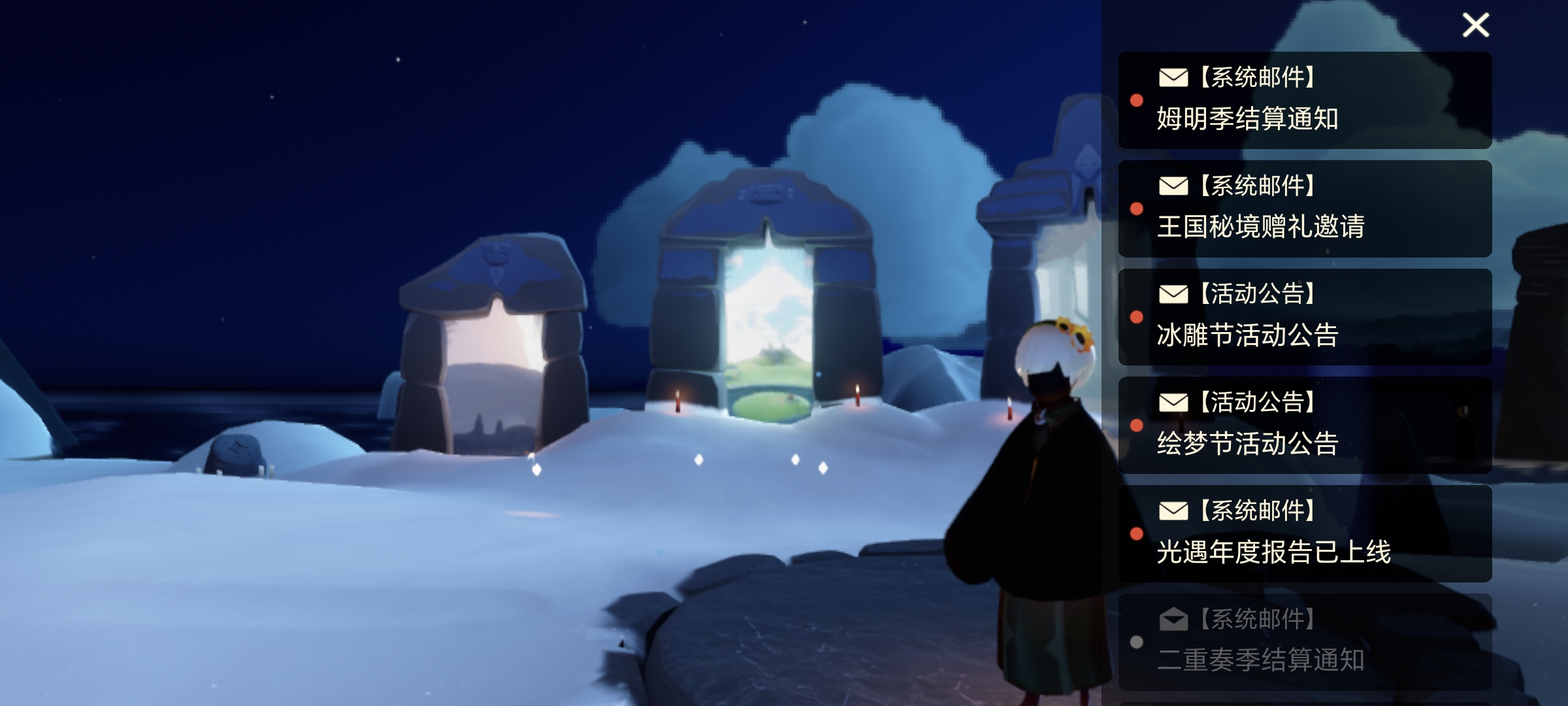Close the mail panel with the X
The image size is (1568, 706).
click(x=1475, y=25)
